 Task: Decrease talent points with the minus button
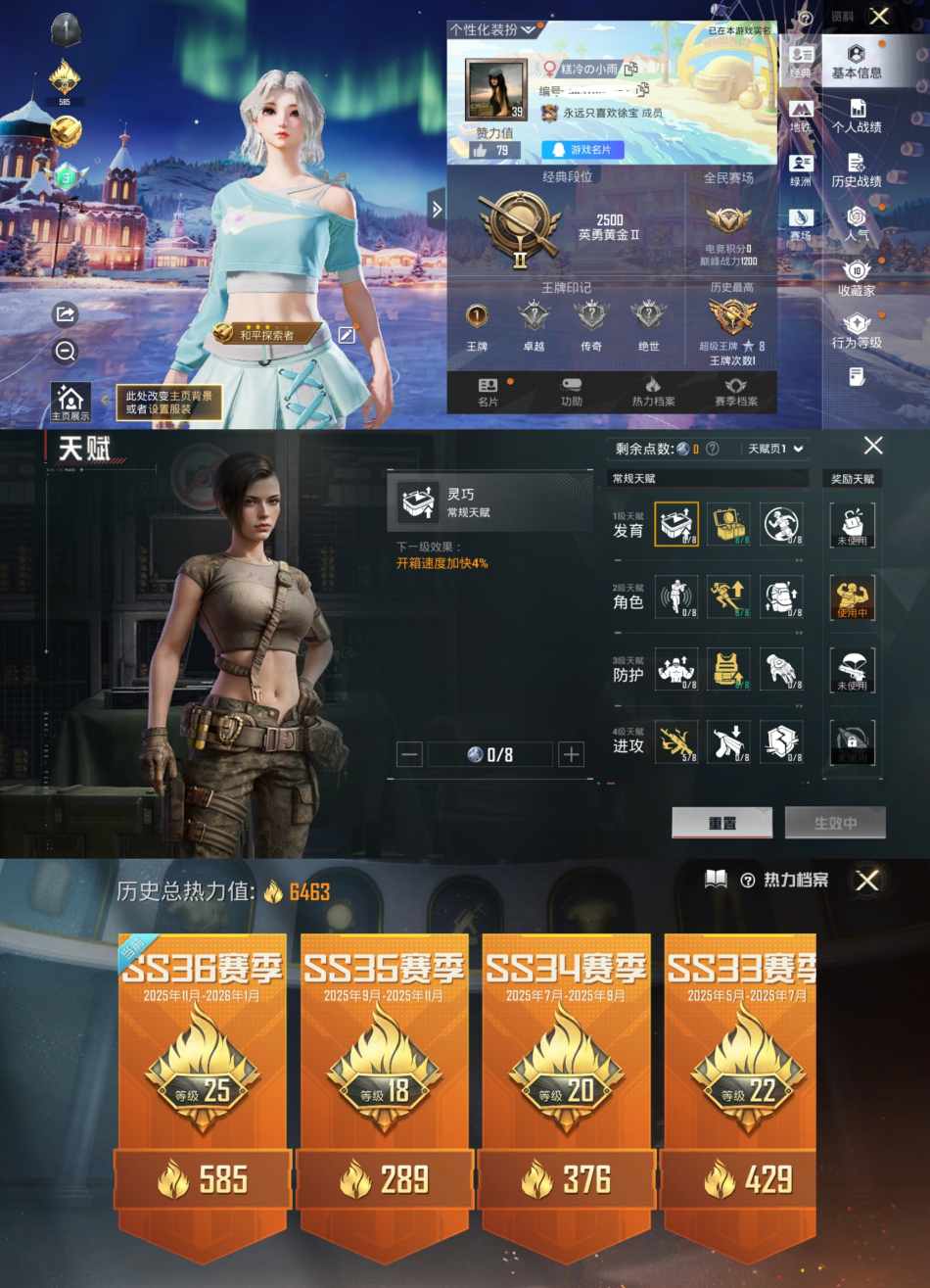(410, 754)
